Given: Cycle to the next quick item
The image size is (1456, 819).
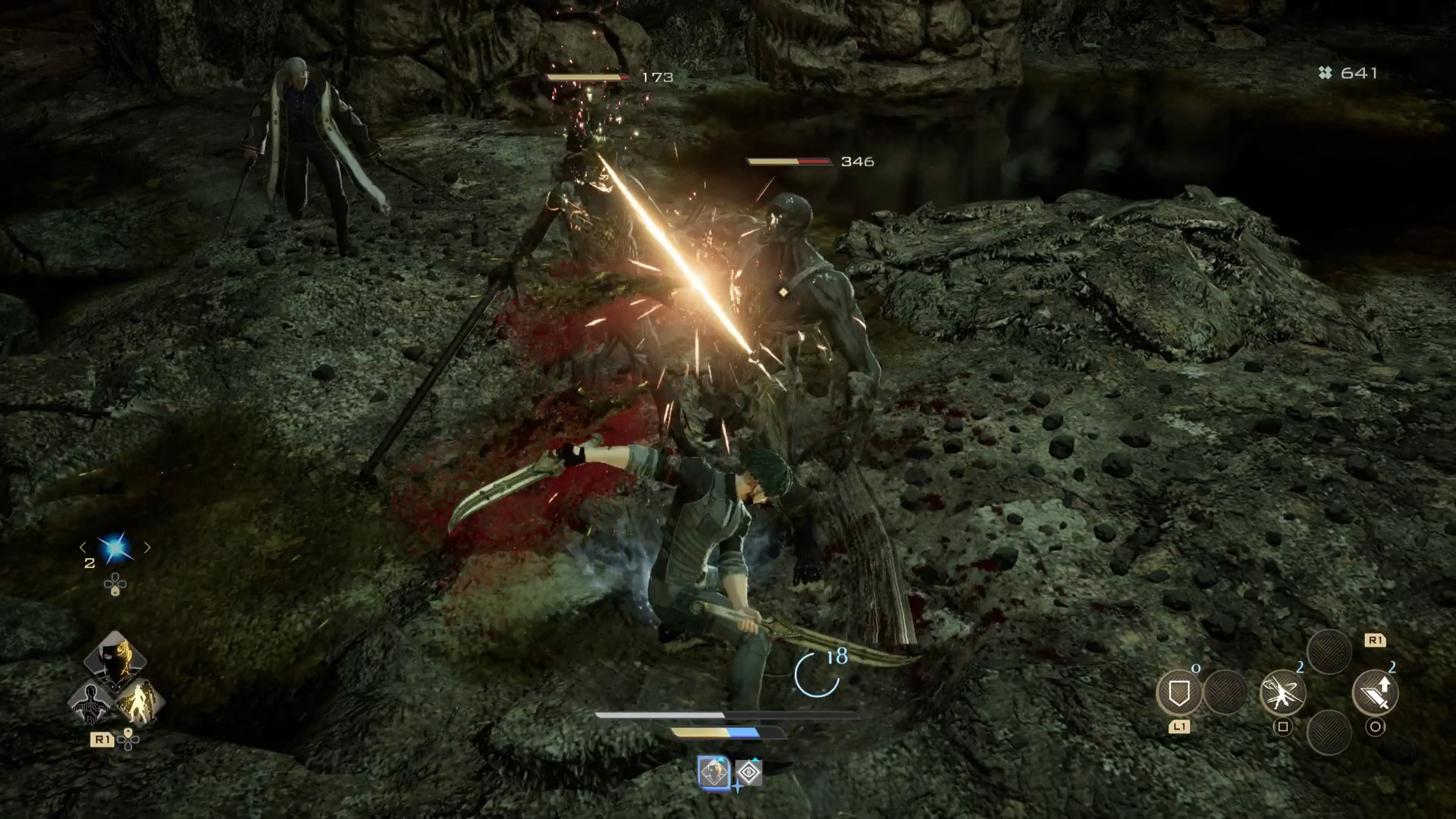Looking at the screenshot, I should tap(147, 548).
